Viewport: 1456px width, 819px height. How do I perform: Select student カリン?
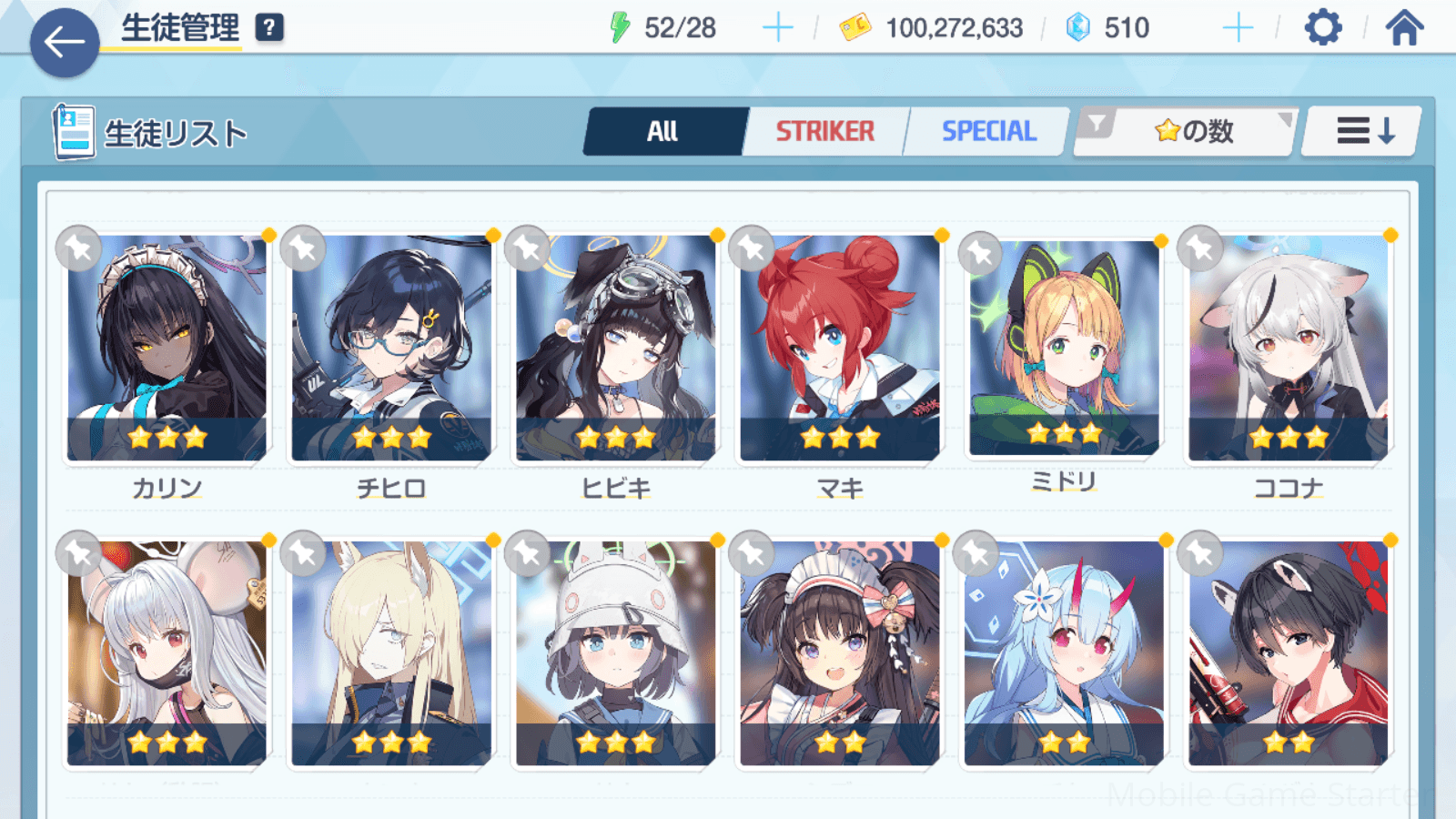[167, 349]
